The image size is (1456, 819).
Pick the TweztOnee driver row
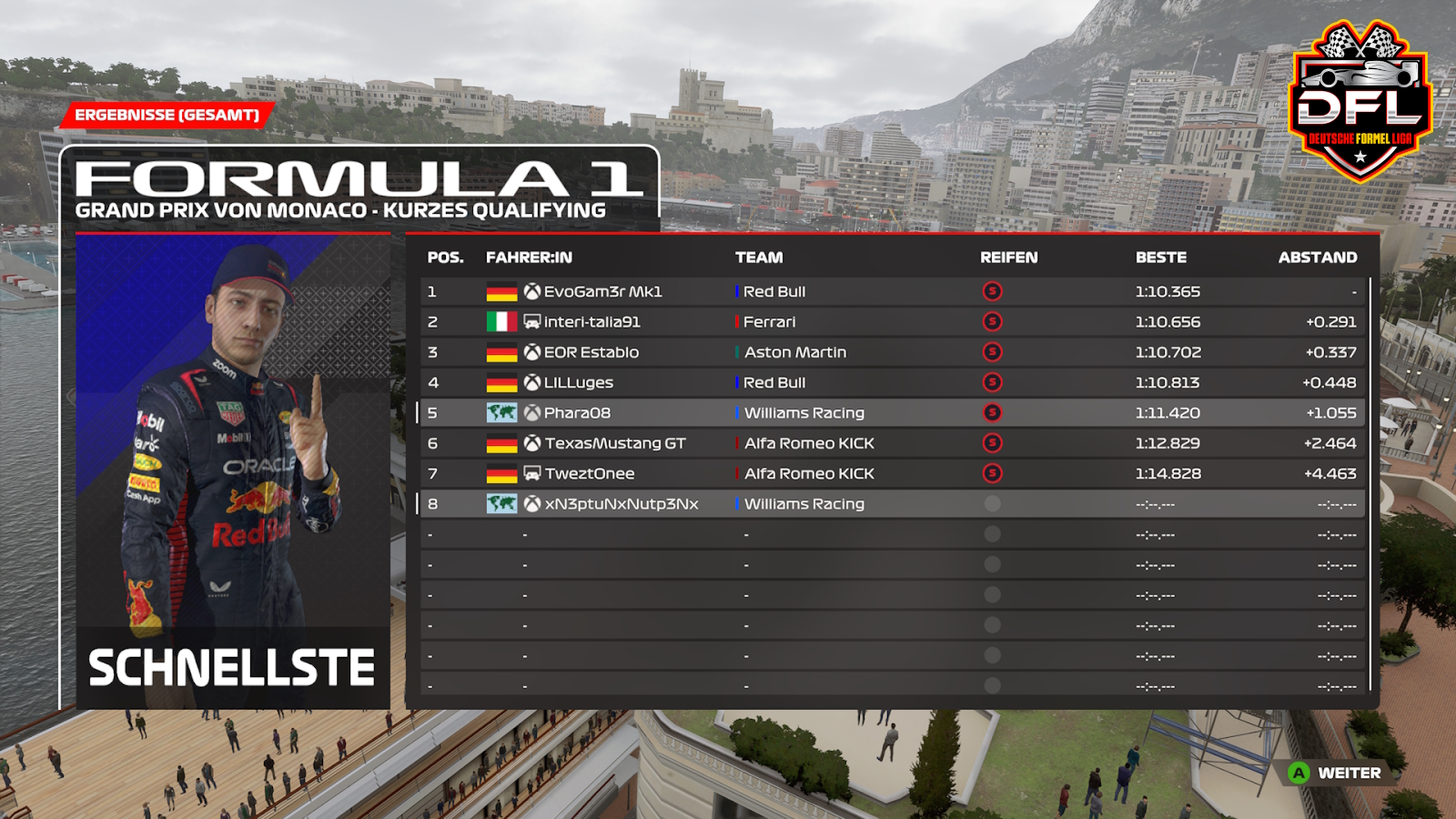click(x=590, y=474)
